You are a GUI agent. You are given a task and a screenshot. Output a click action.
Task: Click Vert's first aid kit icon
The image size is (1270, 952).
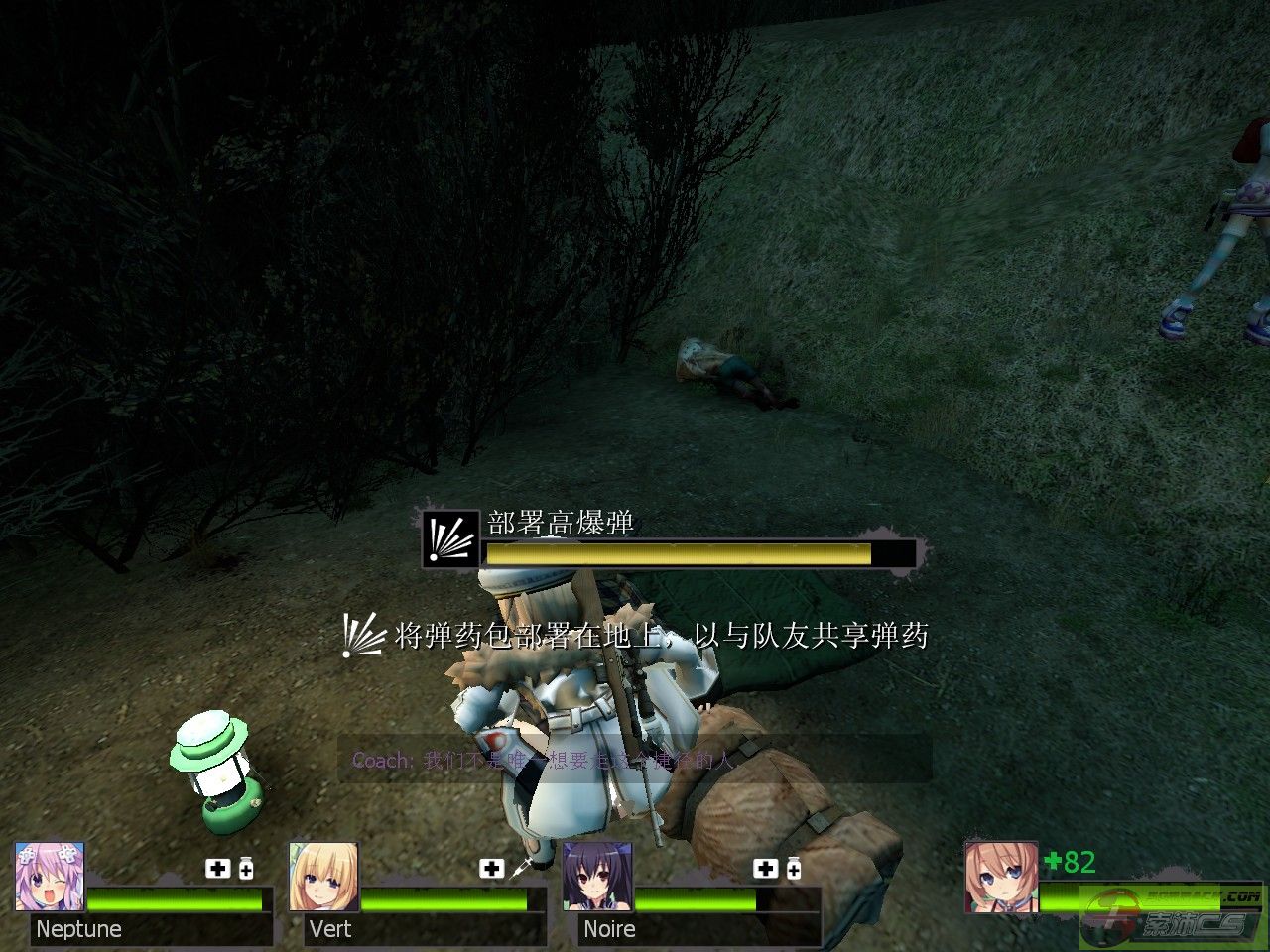coord(491,869)
